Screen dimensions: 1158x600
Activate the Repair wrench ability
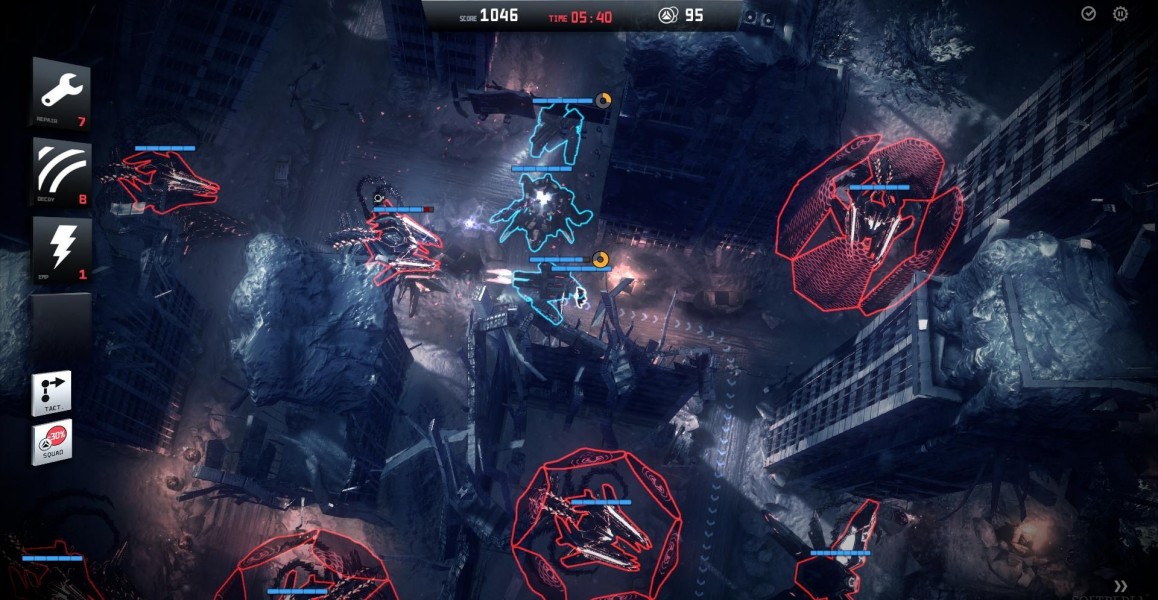[61, 93]
